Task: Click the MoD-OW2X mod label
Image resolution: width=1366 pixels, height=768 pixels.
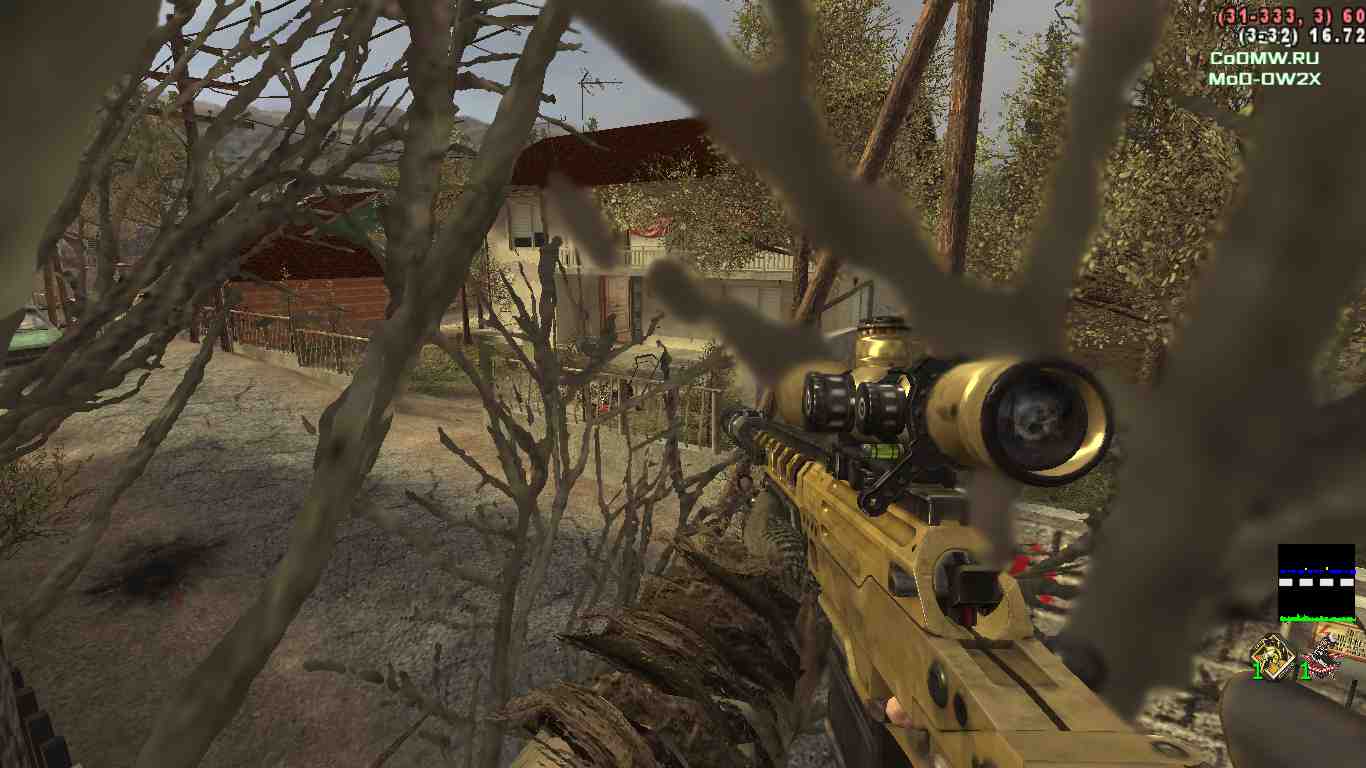Action: [x=1262, y=78]
